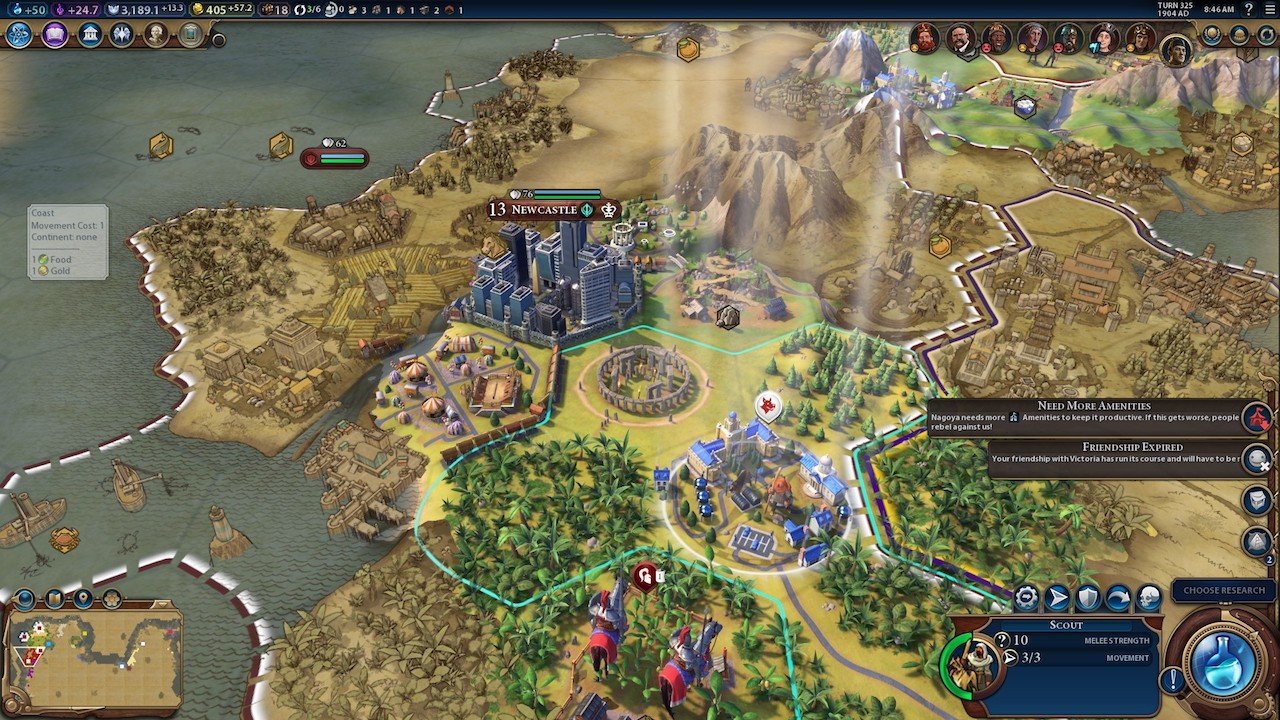Select the red-bearded leader portrait in the diplomacy ribbon
1280x720 pixels.
click(x=924, y=39)
